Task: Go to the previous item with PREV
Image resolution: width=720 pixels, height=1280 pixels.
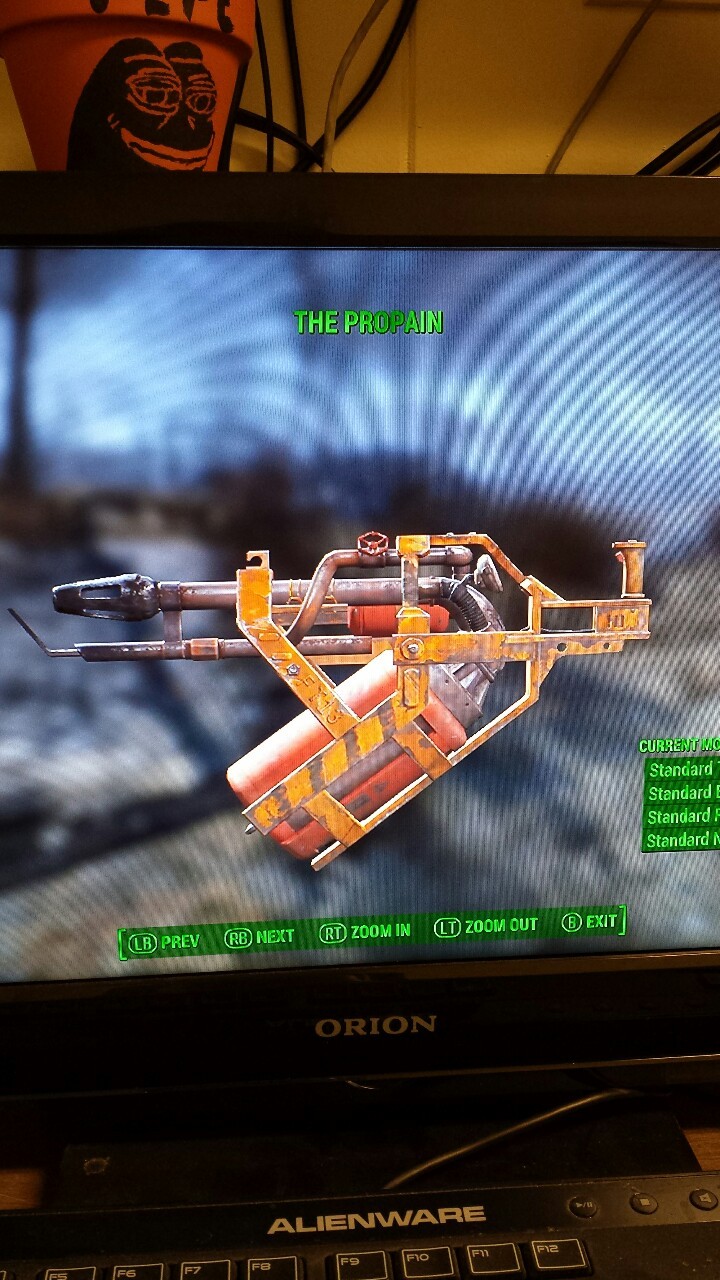Action: click(165, 941)
